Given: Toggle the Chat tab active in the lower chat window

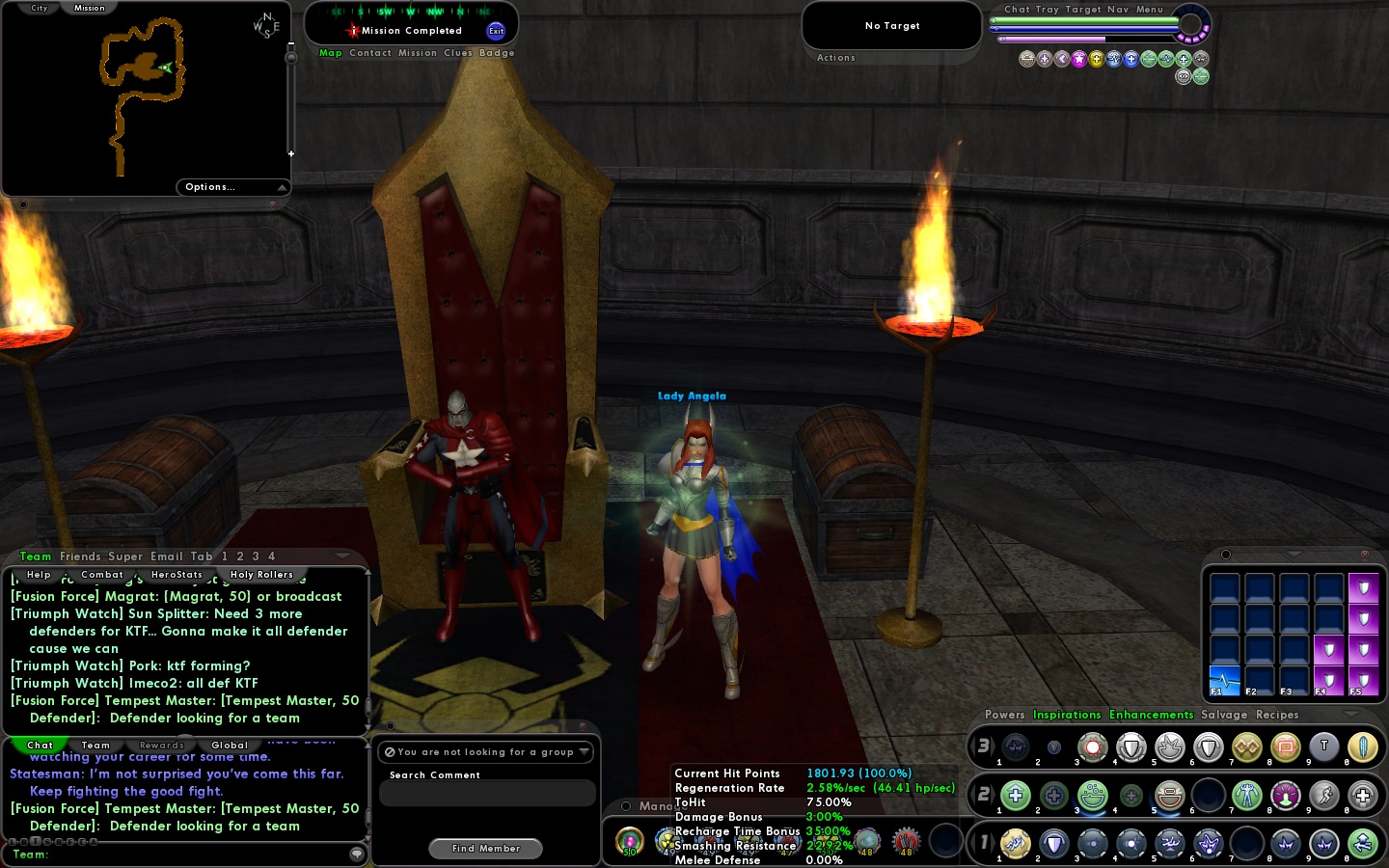Looking at the screenshot, I should tap(39, 746).
